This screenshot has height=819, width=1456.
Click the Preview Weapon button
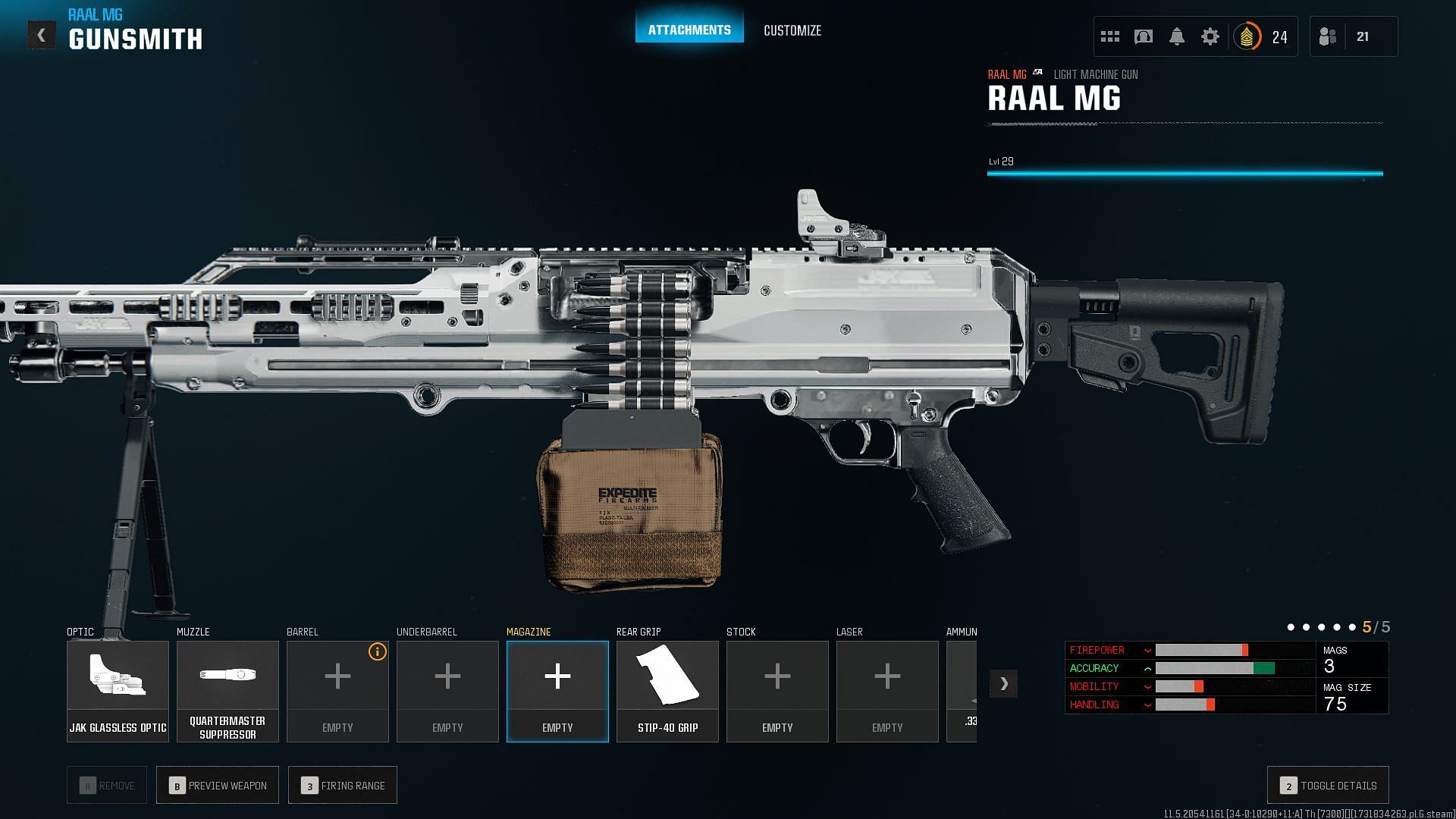tap(218, 785)
